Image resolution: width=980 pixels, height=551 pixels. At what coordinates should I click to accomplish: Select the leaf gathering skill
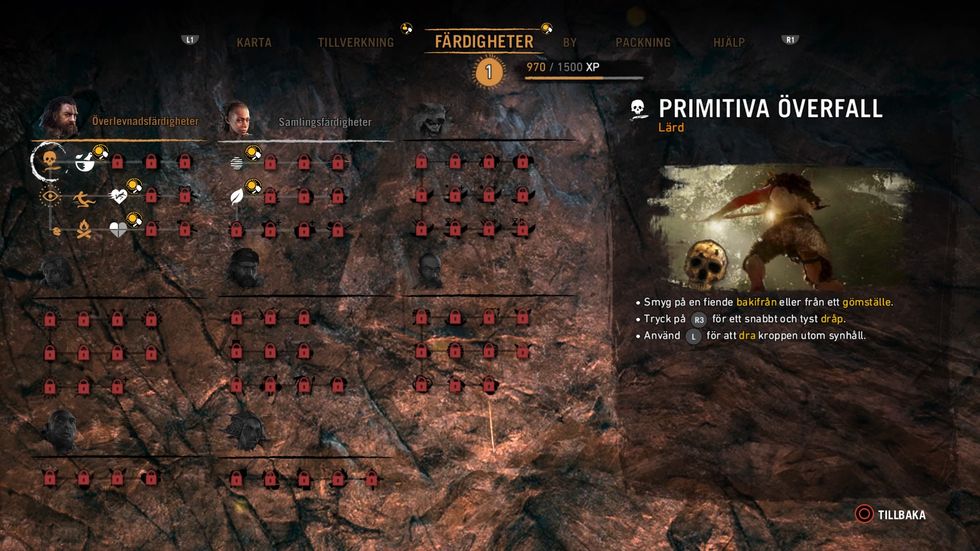pos(237,196)
